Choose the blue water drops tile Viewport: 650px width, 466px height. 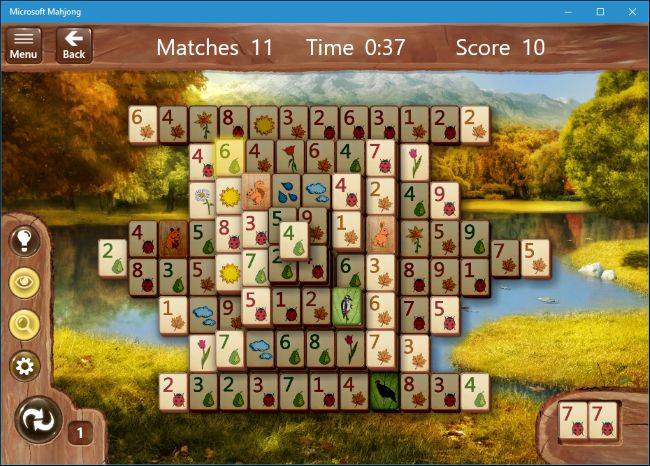click(288, 190)
